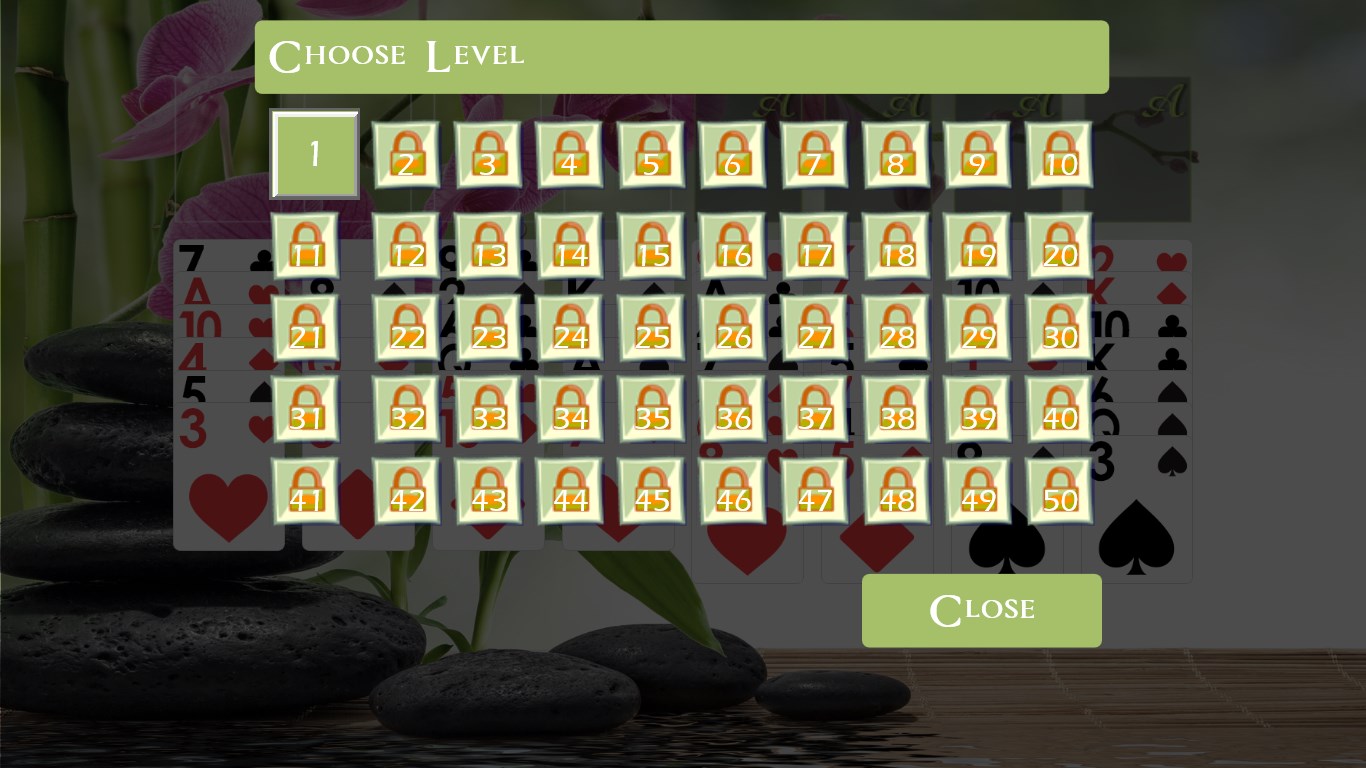
Task: Click locked level 10
Action: tap(1059, 155)
